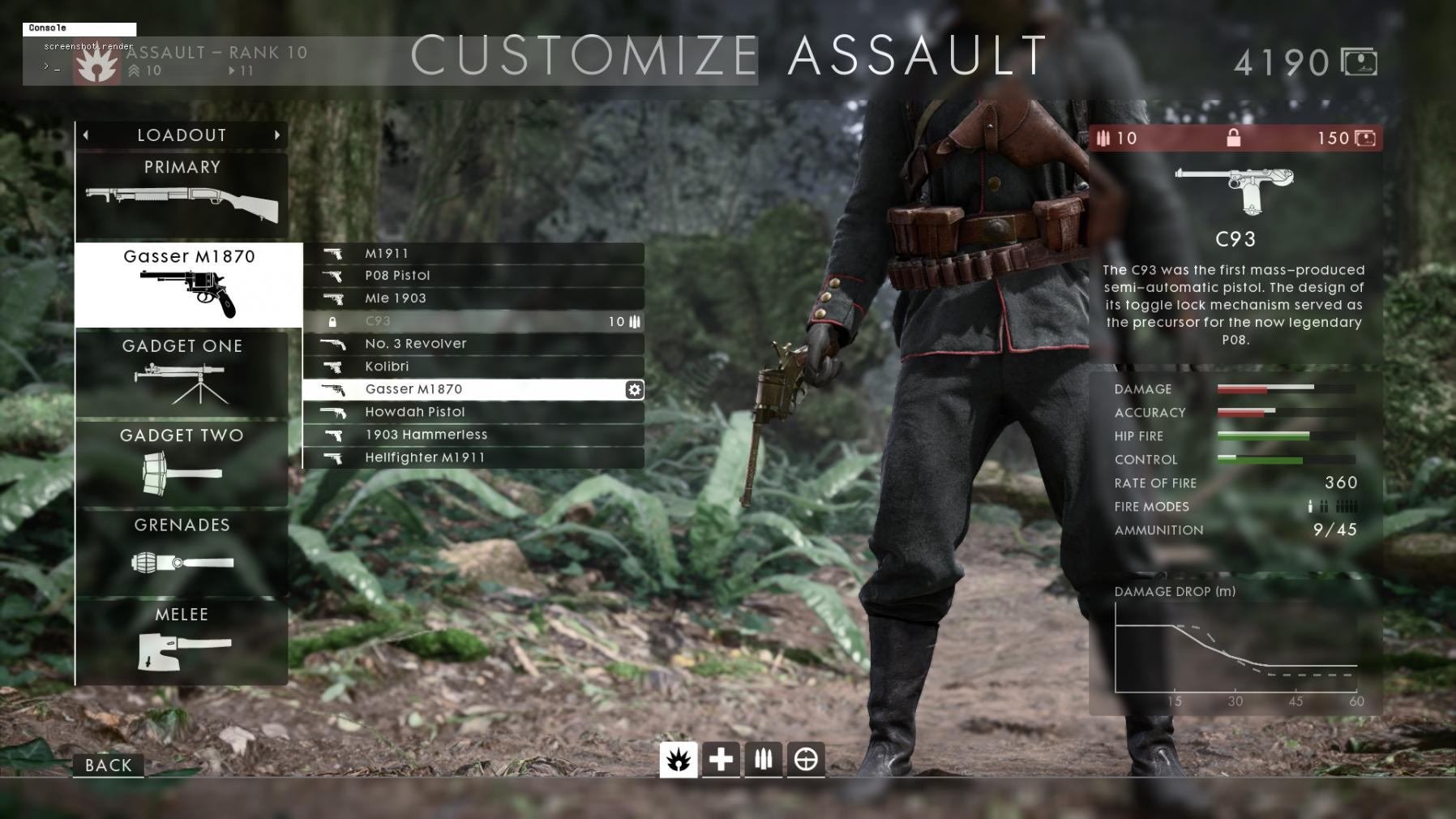Switch to the next loadout arrow
This screenshot has width=1456, height=819.
277,135
